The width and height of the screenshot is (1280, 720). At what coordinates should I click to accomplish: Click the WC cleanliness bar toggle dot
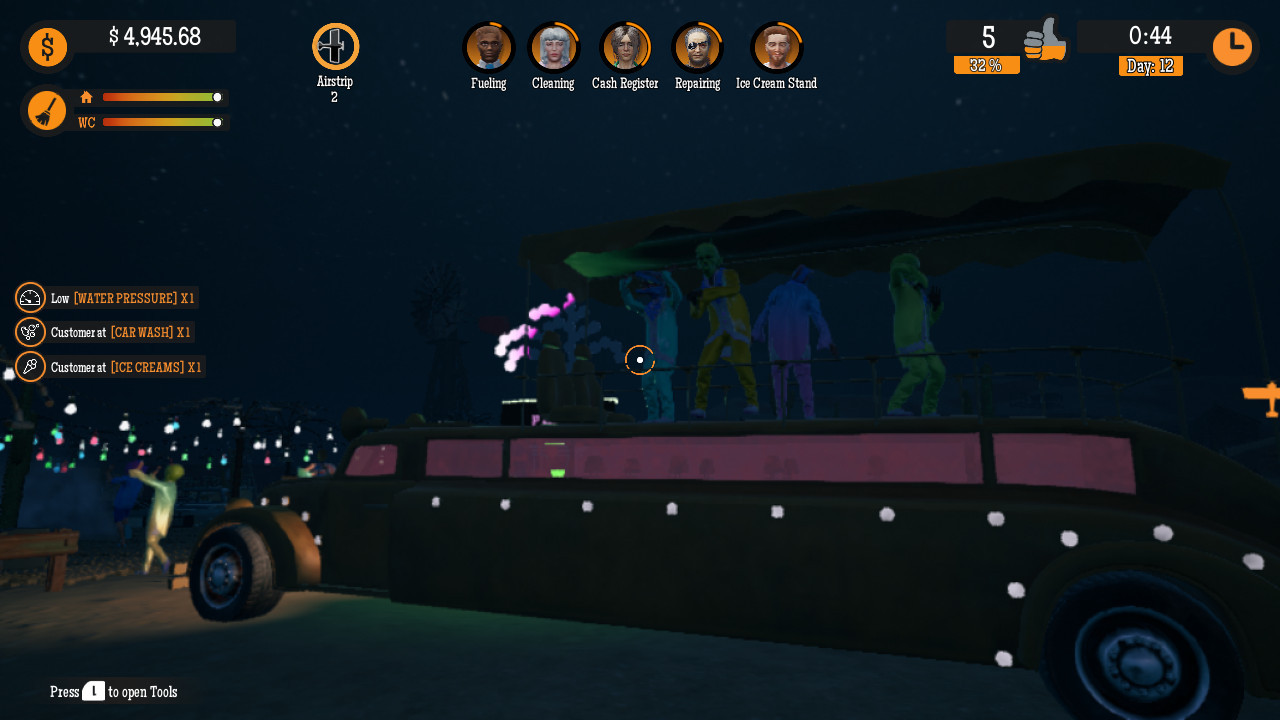(x=217, y=122)
